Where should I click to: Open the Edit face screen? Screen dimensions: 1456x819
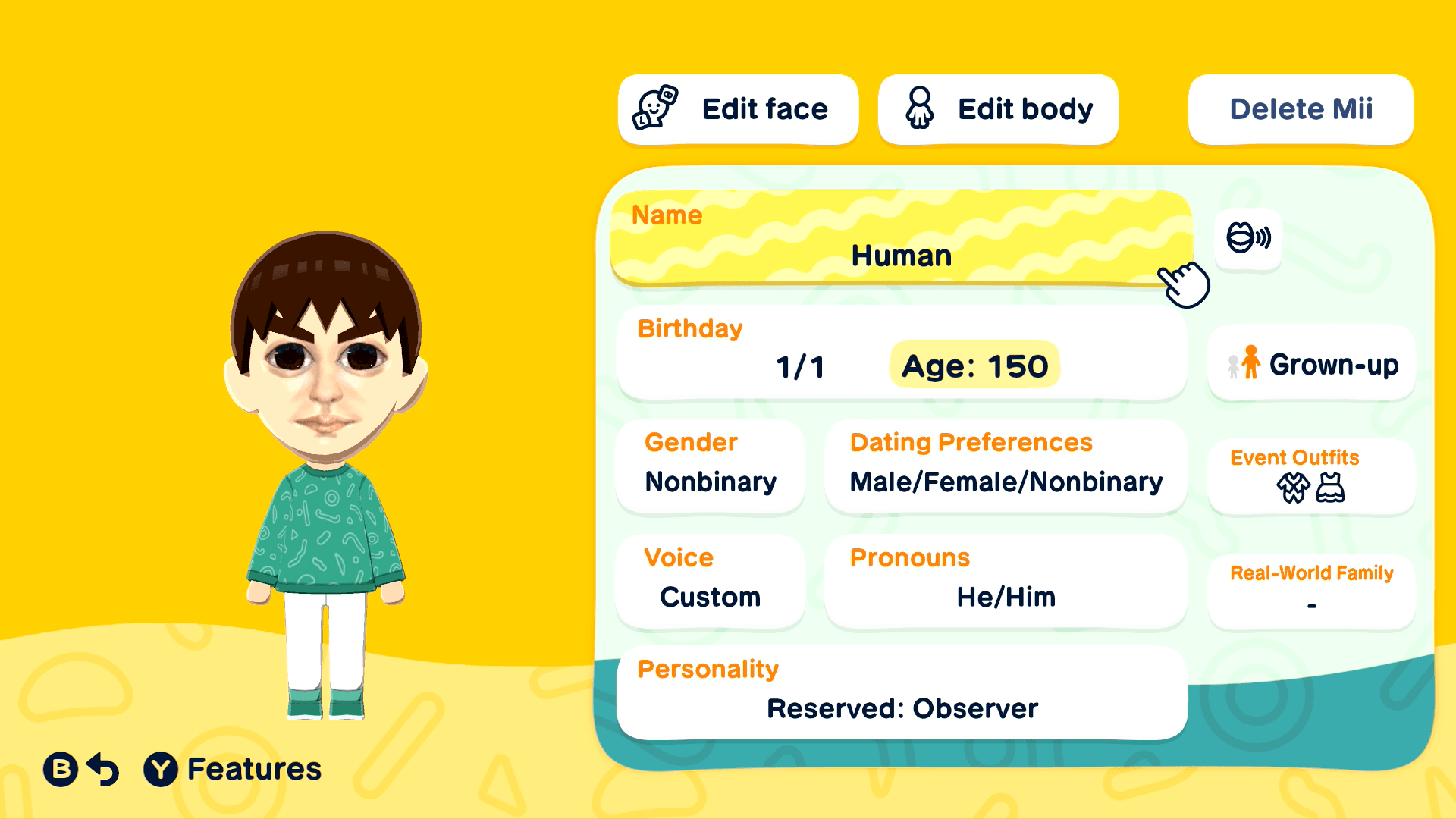[x=738, y=108]
